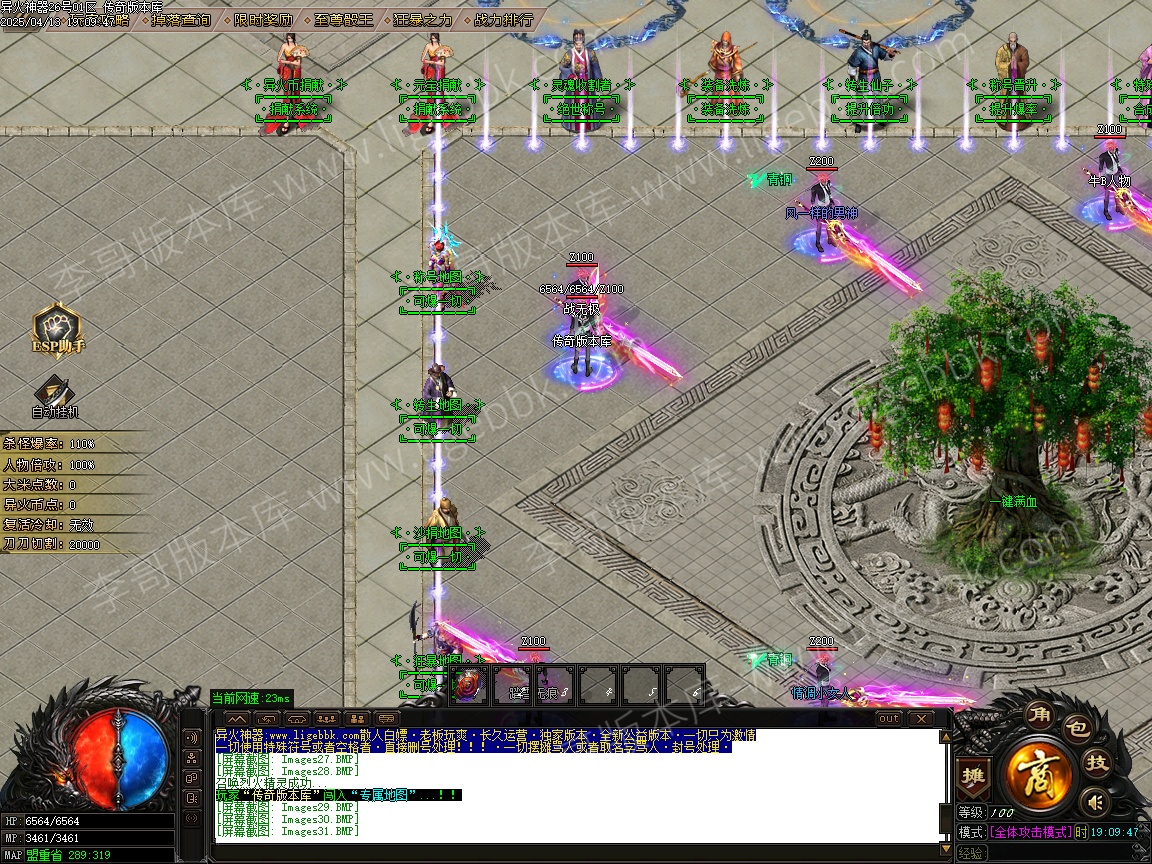The height and width of the screenshot is (864, 1152).
Task: Open the 限时奖励 timed rewards menu
Action: pos(264,19)
